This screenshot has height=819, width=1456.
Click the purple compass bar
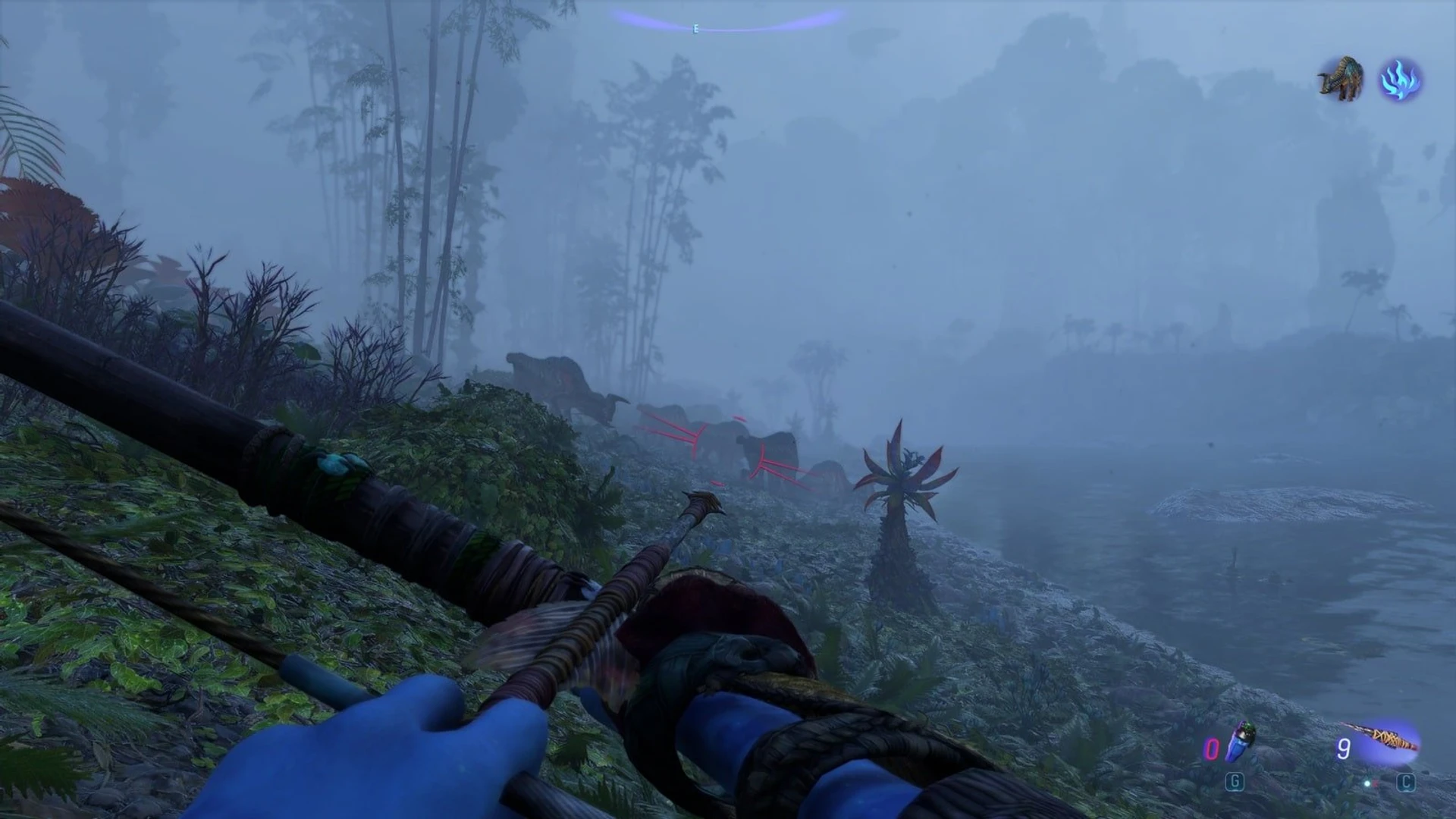point(726,20)
